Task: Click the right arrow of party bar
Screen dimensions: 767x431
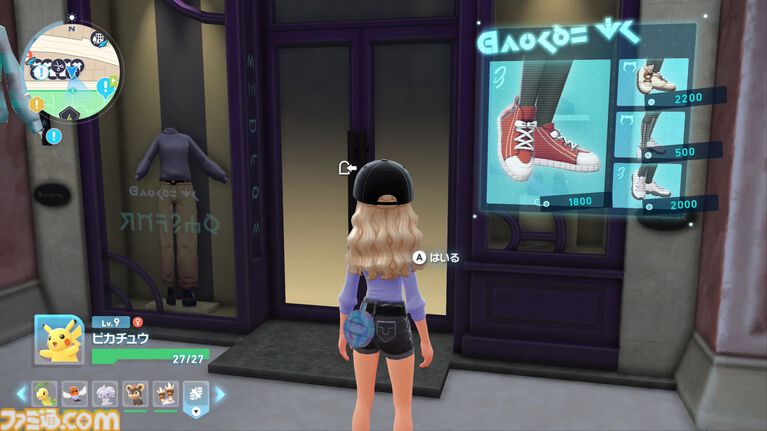Action: [220, 394]
